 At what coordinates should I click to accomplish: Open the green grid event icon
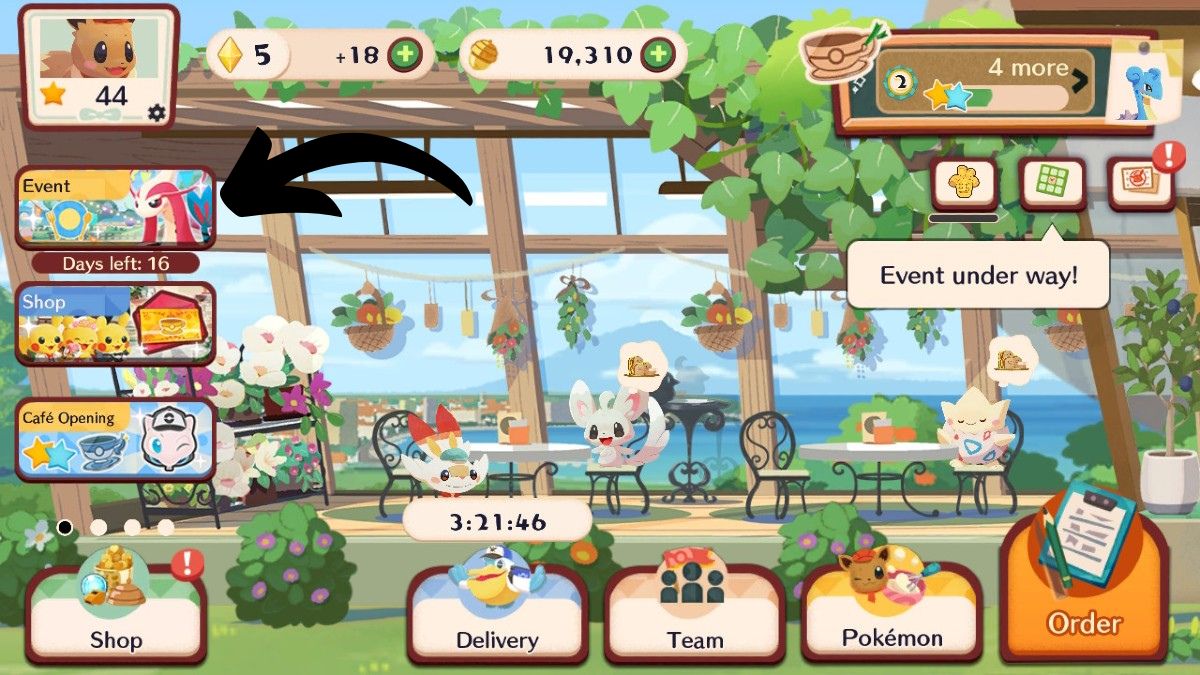(1052, 184)
